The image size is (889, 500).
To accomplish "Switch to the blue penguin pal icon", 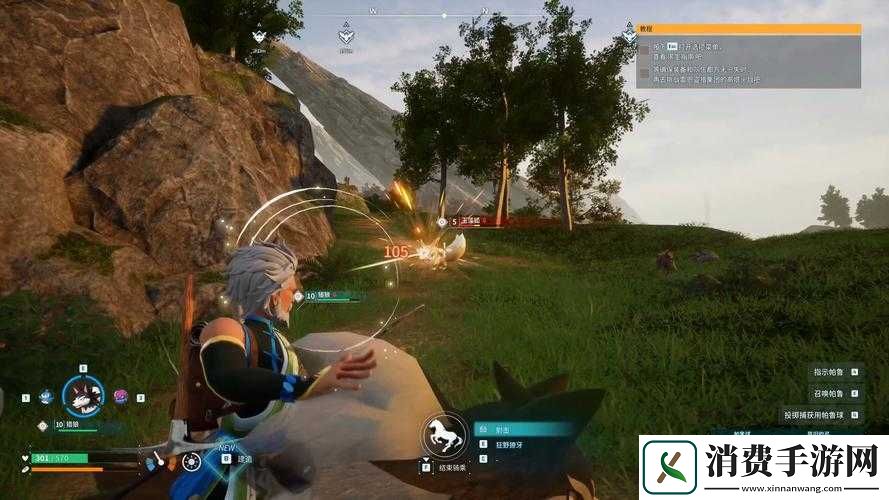I will (x=45, y=397).
